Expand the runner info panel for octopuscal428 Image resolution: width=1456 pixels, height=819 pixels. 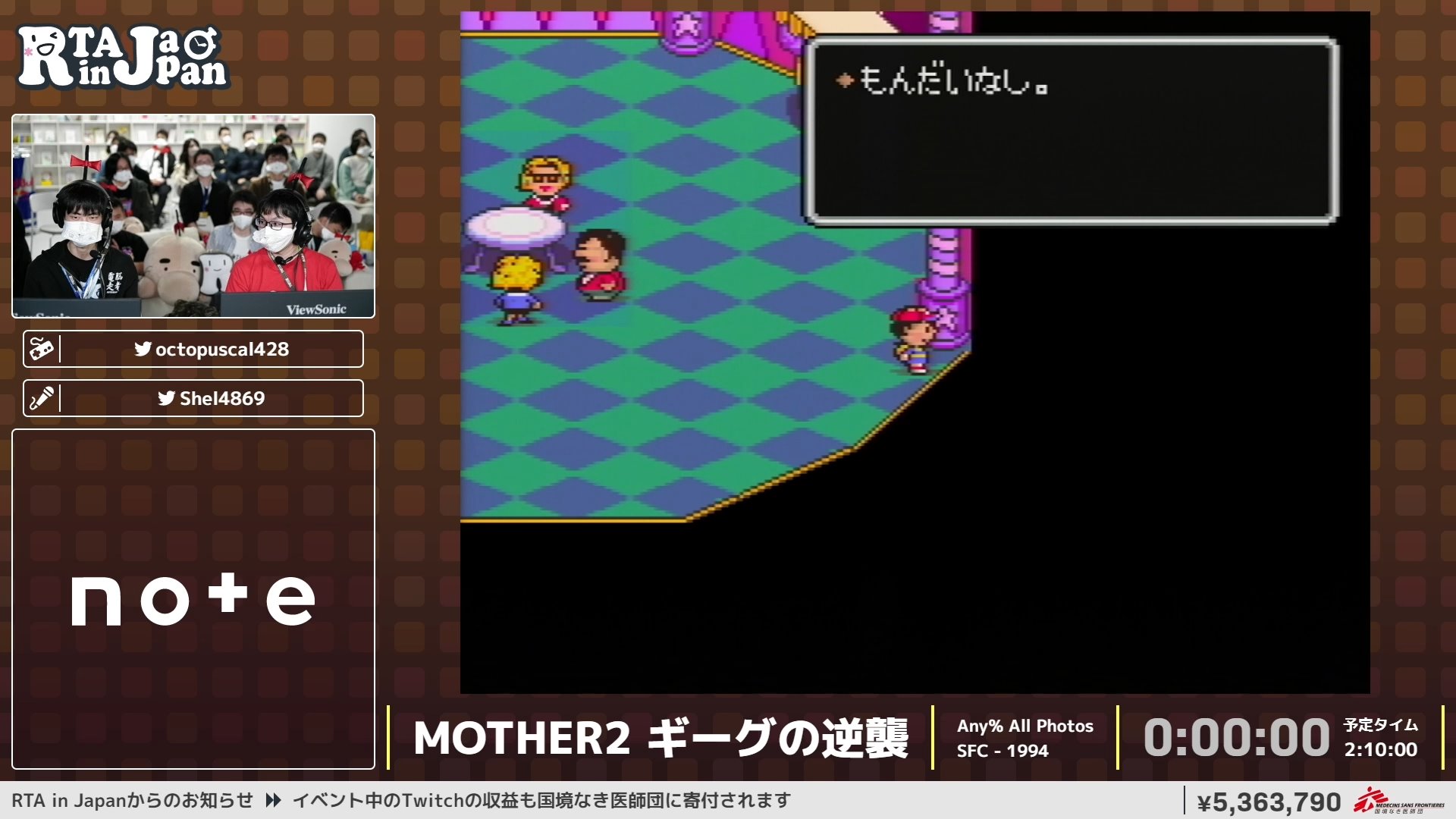click(x=193, y=349)
